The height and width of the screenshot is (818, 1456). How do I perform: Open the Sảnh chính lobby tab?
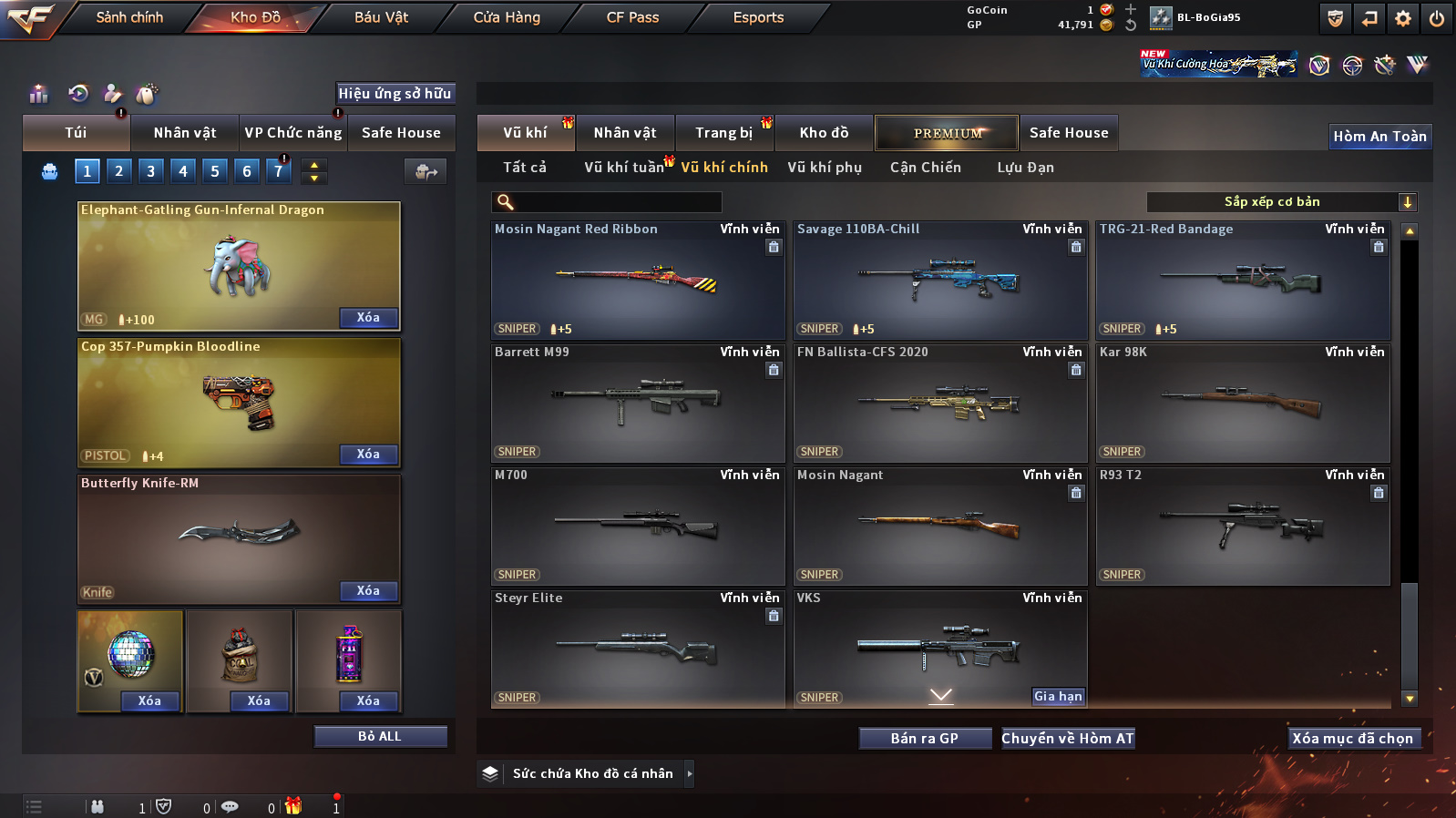[129, 17]
